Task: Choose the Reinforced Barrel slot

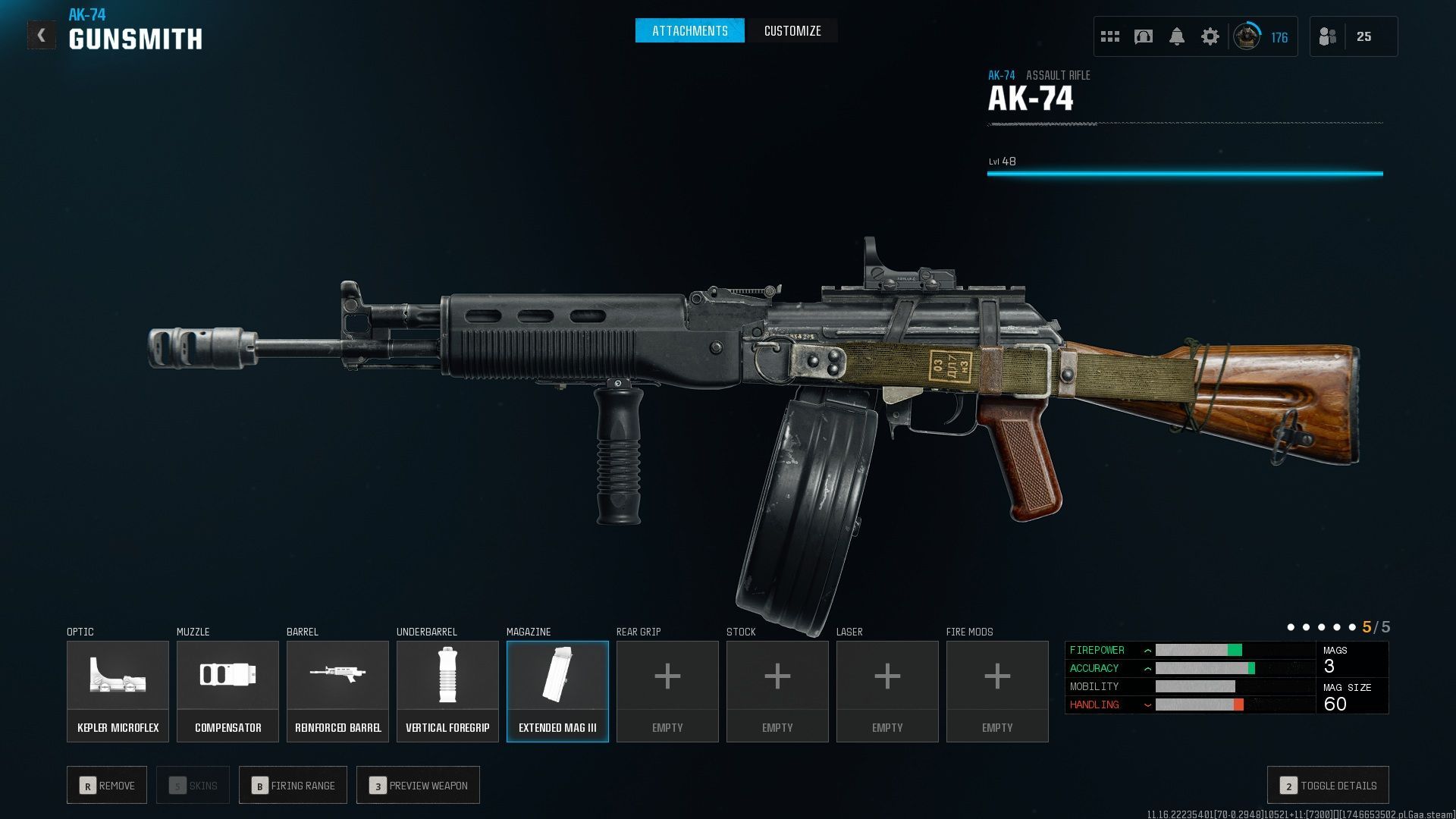Action: tap(337, 691)
